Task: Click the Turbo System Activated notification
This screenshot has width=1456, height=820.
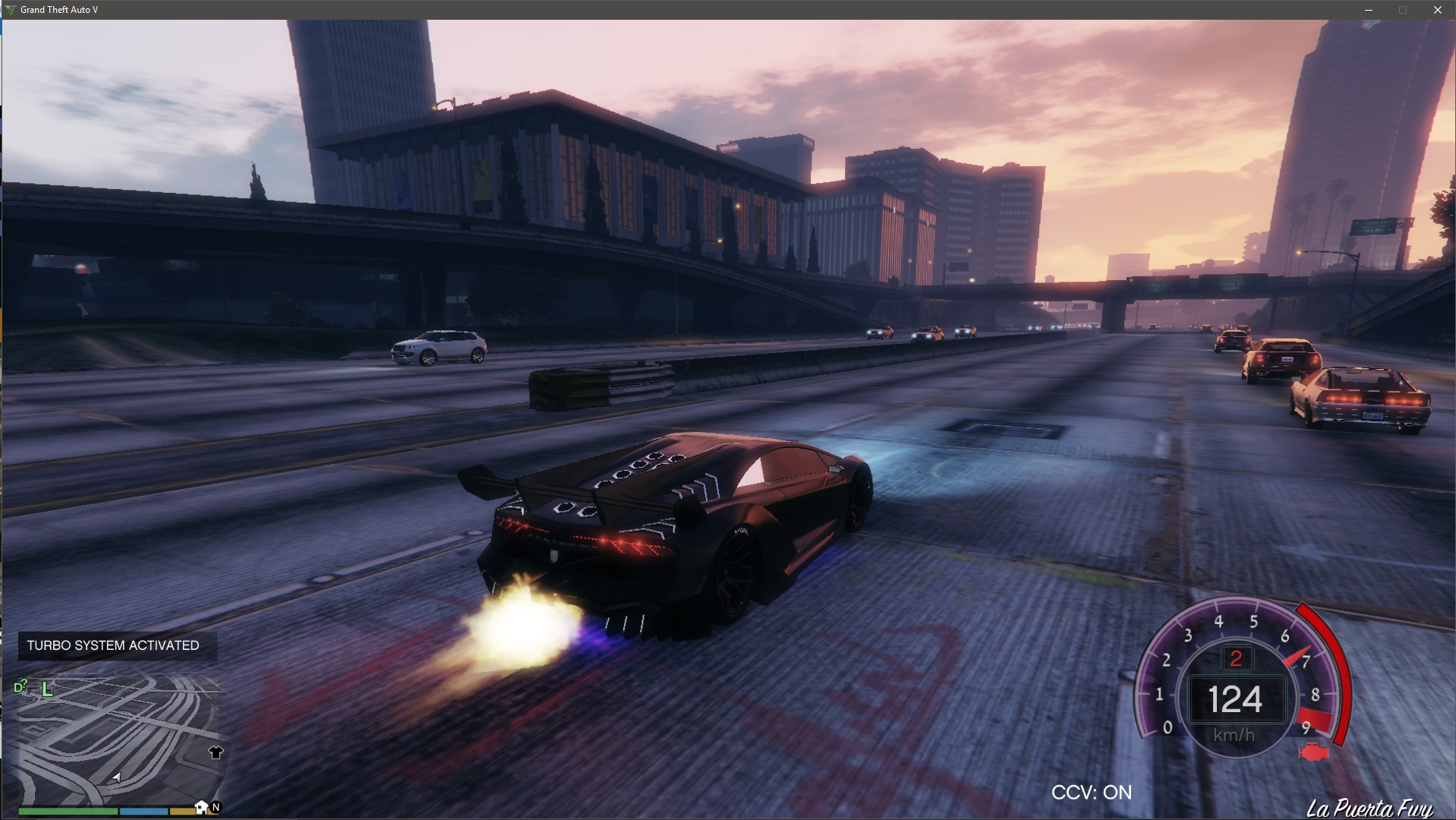Action: (x=113, y=645)
